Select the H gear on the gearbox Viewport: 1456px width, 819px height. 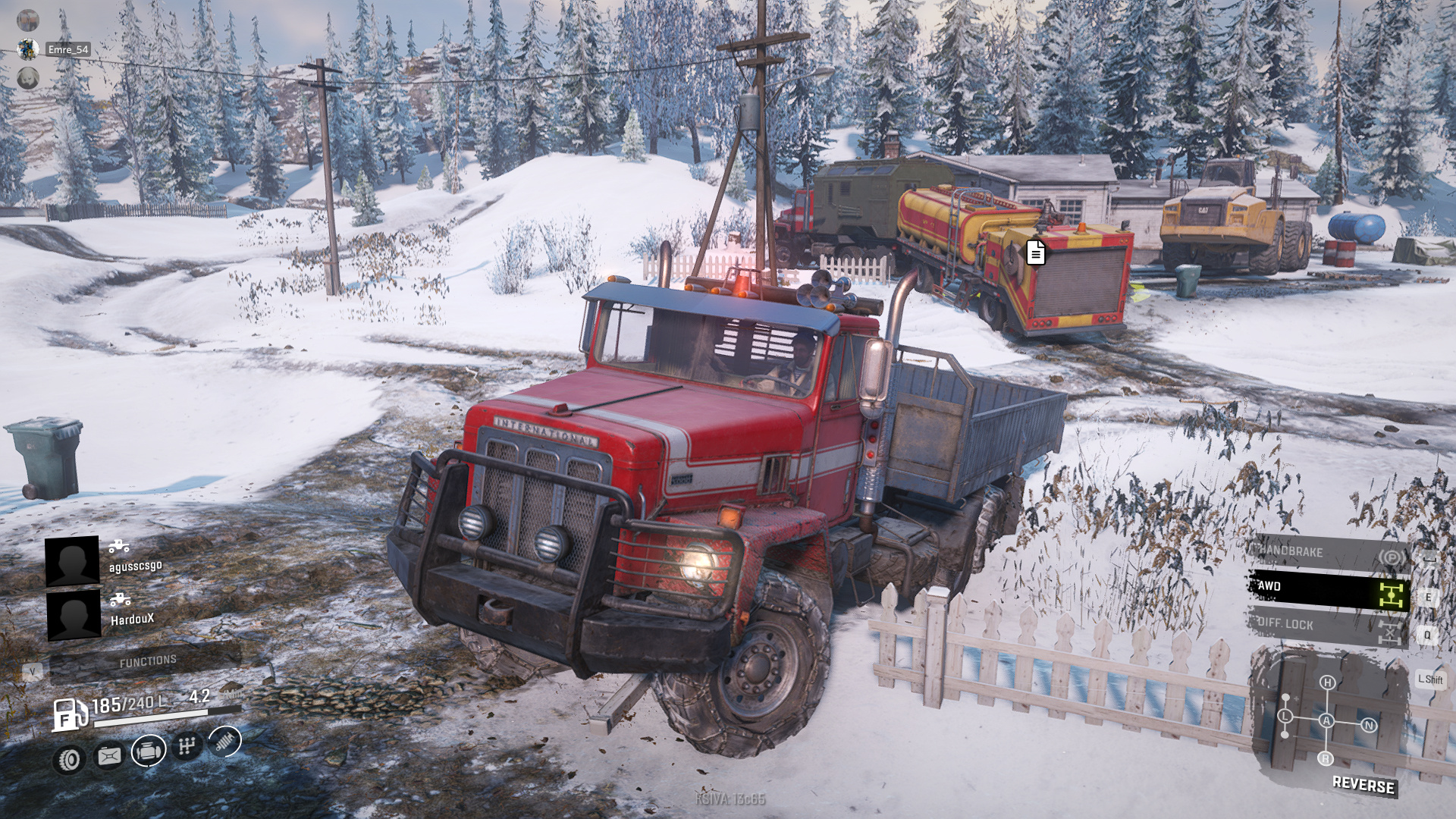pyautogui.click(x=1327, y=682)
